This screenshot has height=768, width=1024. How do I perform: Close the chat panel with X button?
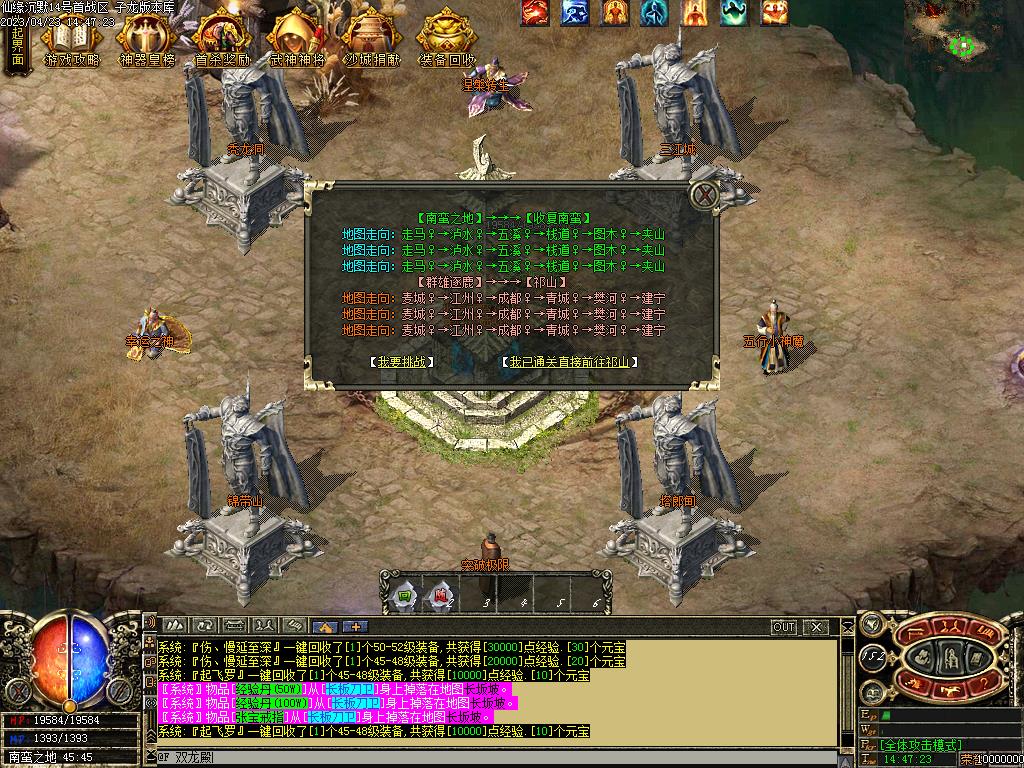816,627
